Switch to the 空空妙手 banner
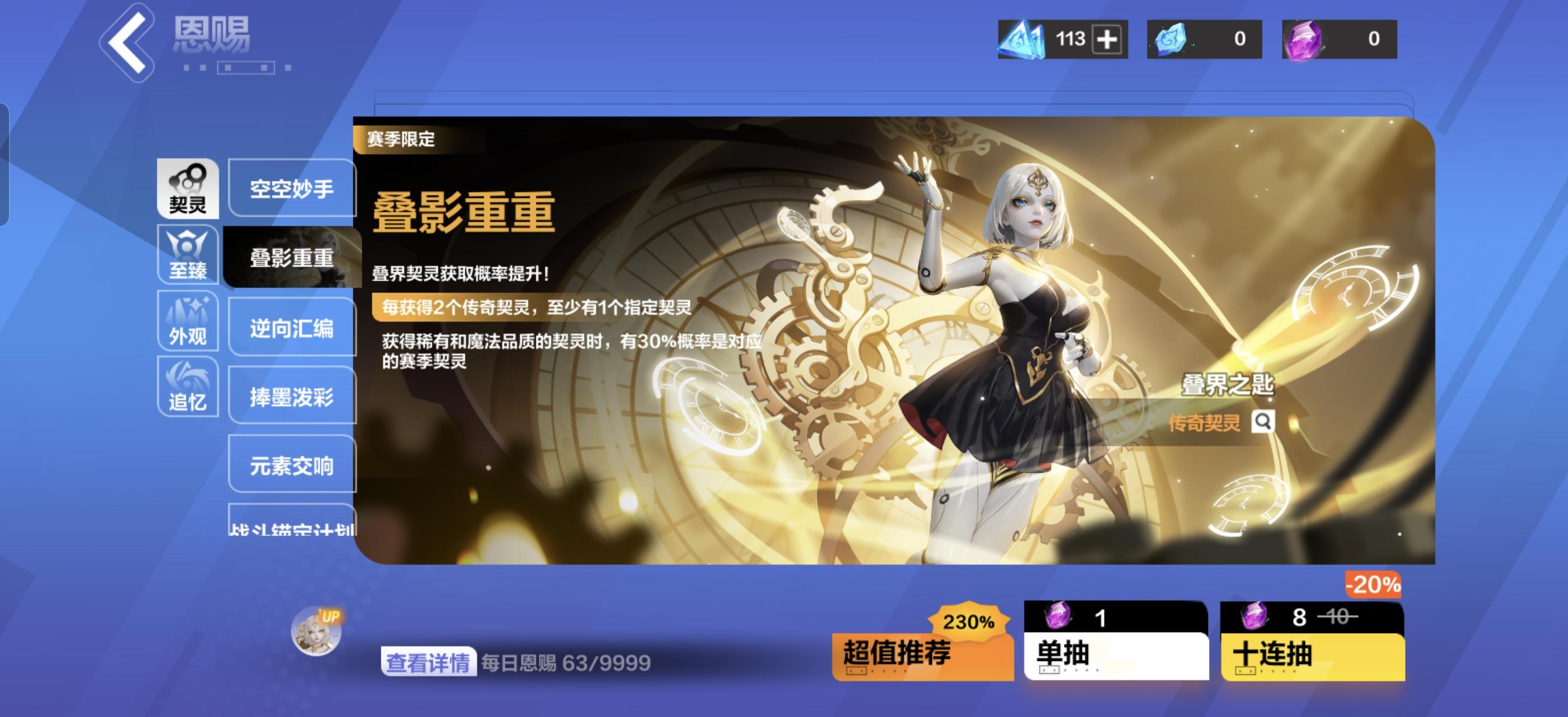This screenshot has height=717, width=1568. point(291,189)
